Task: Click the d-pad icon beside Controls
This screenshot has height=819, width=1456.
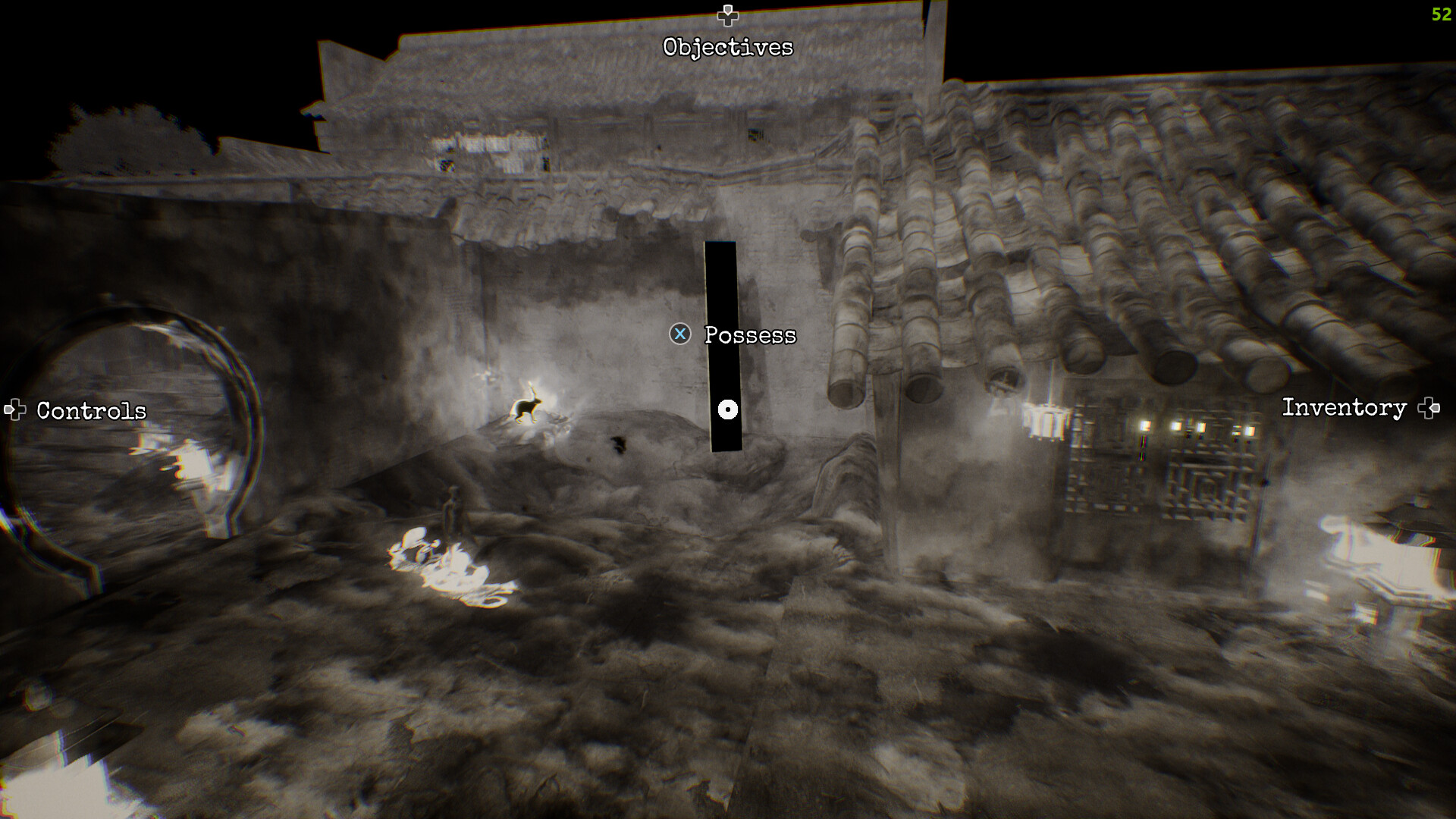Action: pos(15,409)
